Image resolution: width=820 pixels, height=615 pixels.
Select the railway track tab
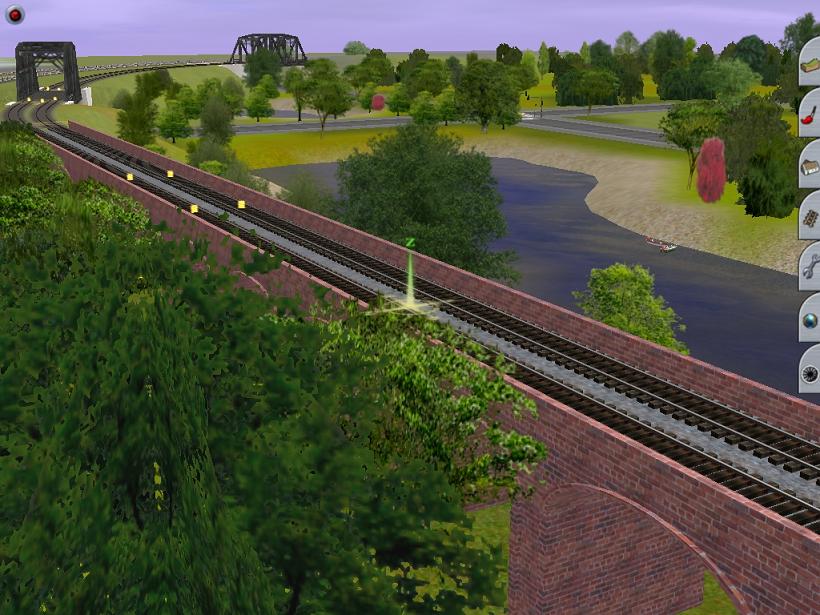809,216
